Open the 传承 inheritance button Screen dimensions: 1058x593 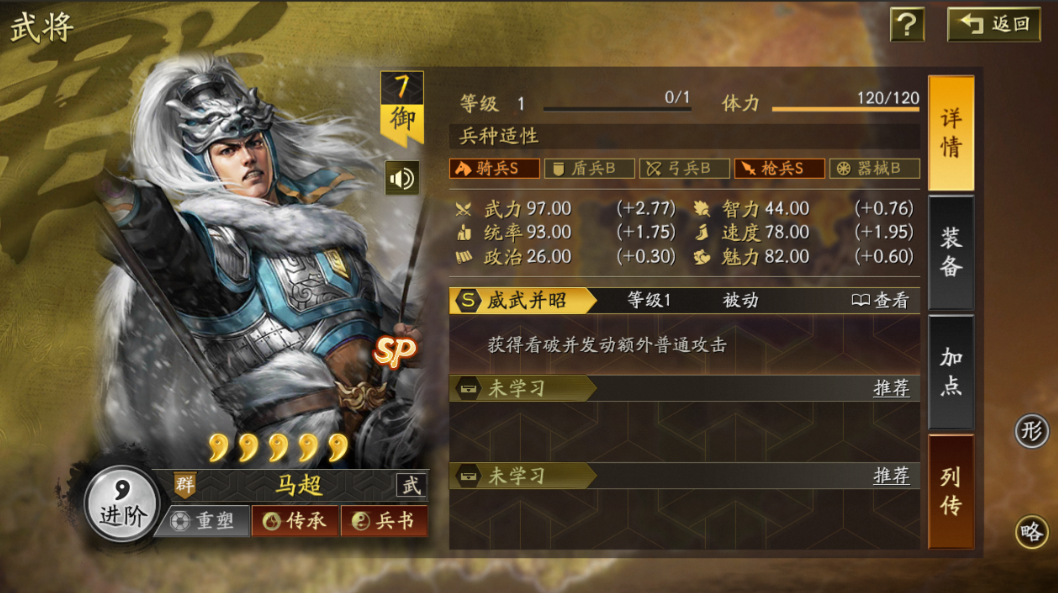pos(295,521)
